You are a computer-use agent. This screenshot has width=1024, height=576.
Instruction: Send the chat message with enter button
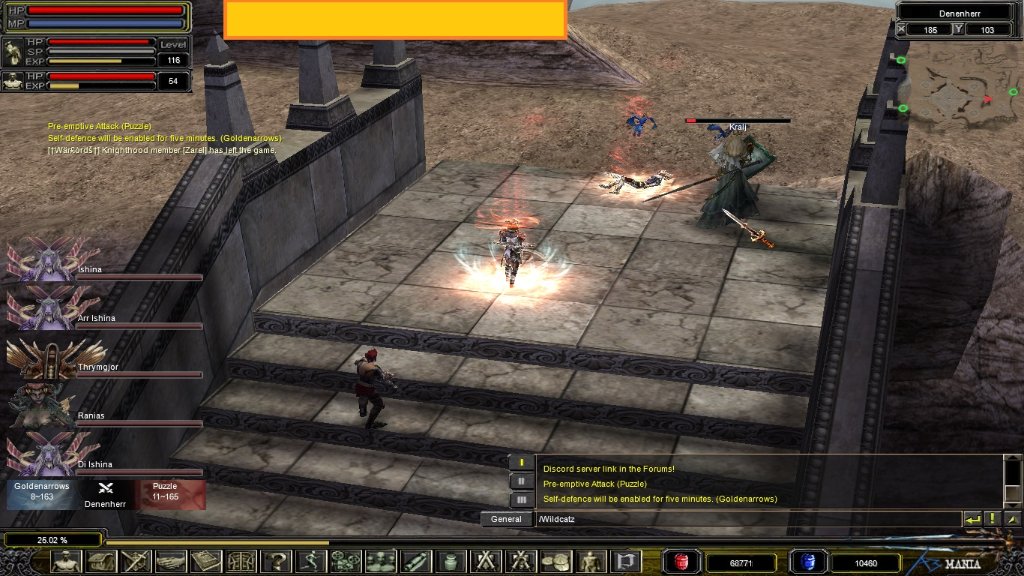pyautogui.click(x=972, y=519)
